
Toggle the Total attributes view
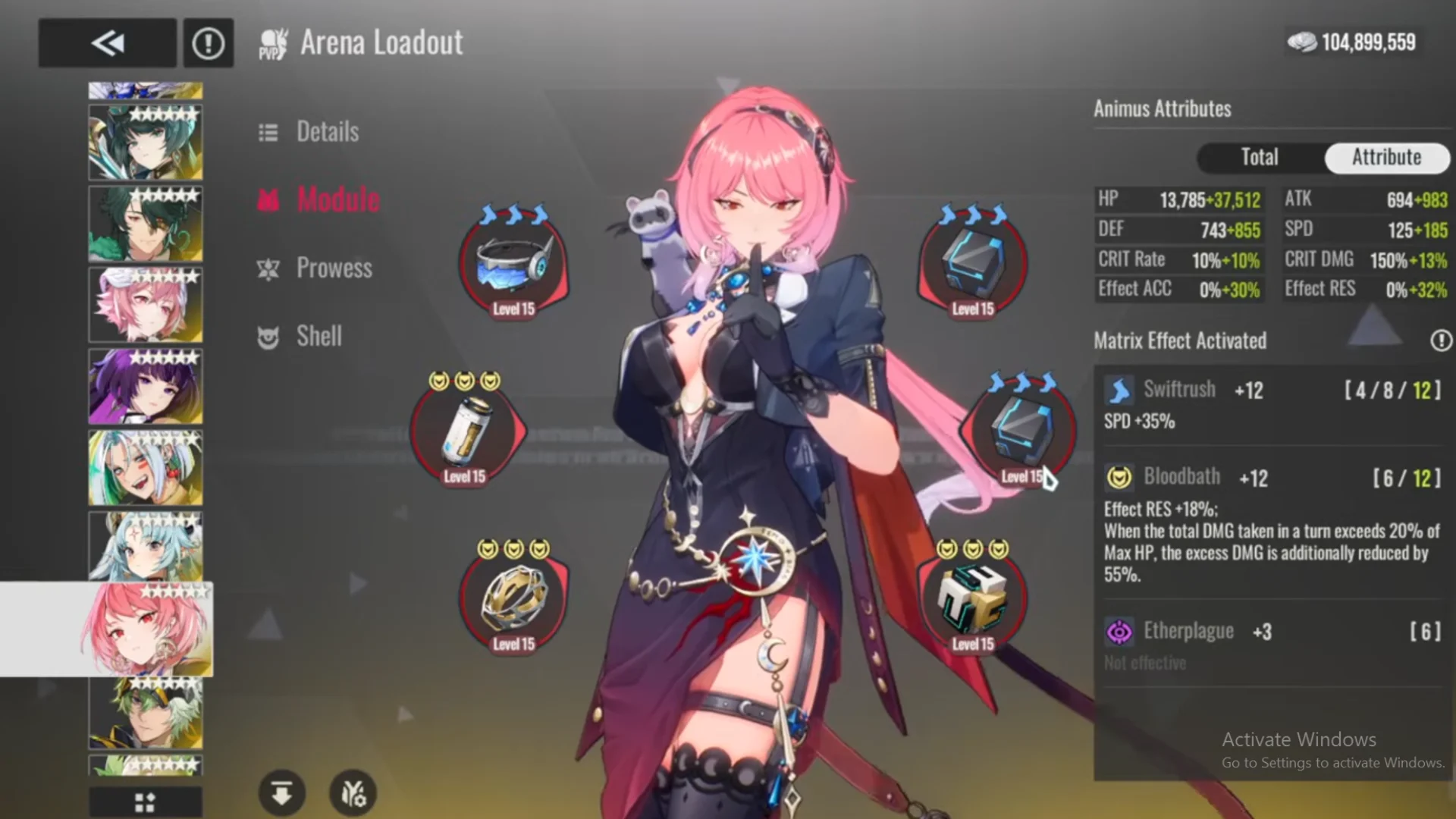pos(1259,158)
